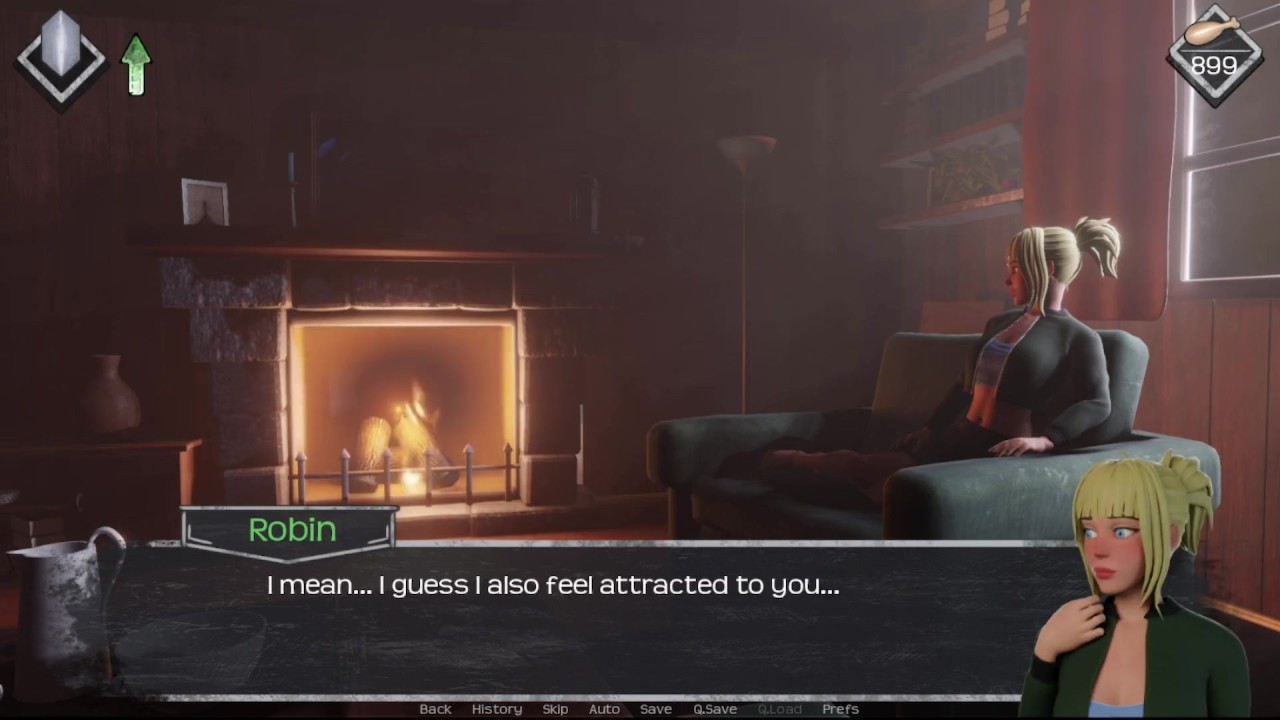
Task: Quick save with Q.Save
Action: 715,709
